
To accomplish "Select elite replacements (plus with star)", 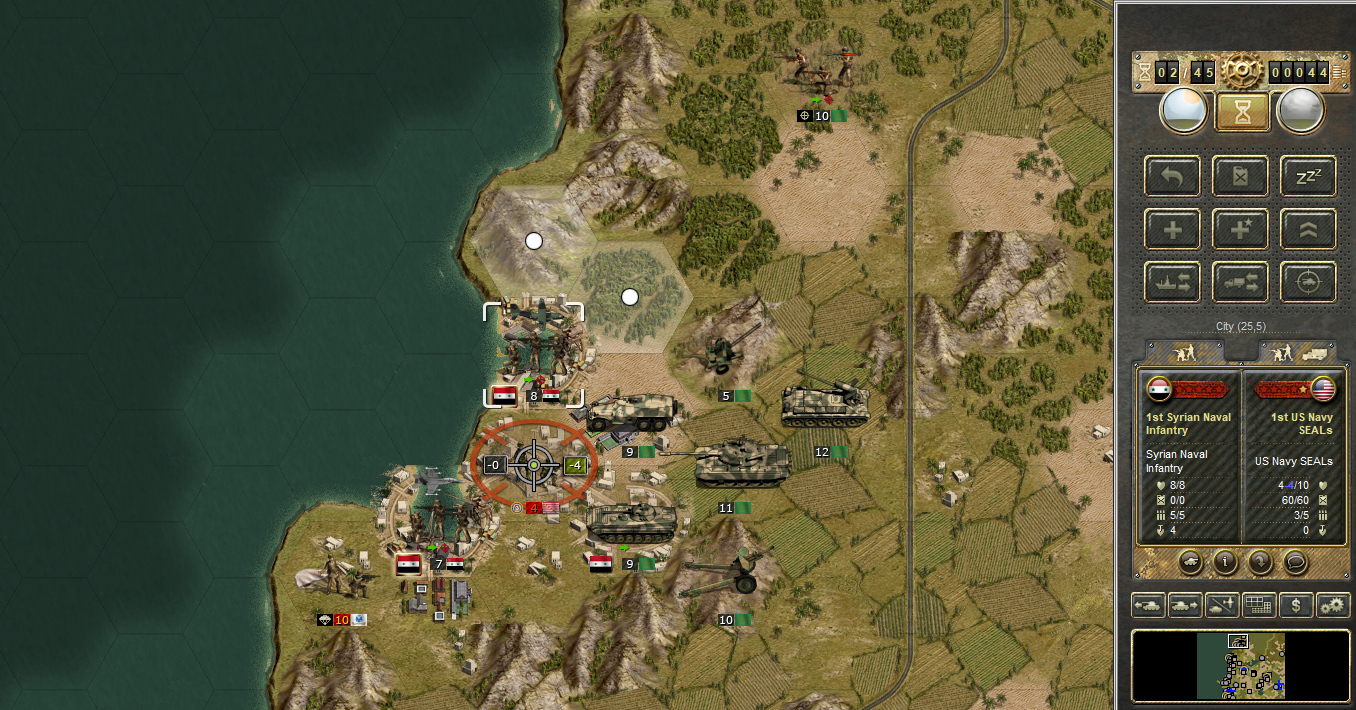I will point(1240,229).
